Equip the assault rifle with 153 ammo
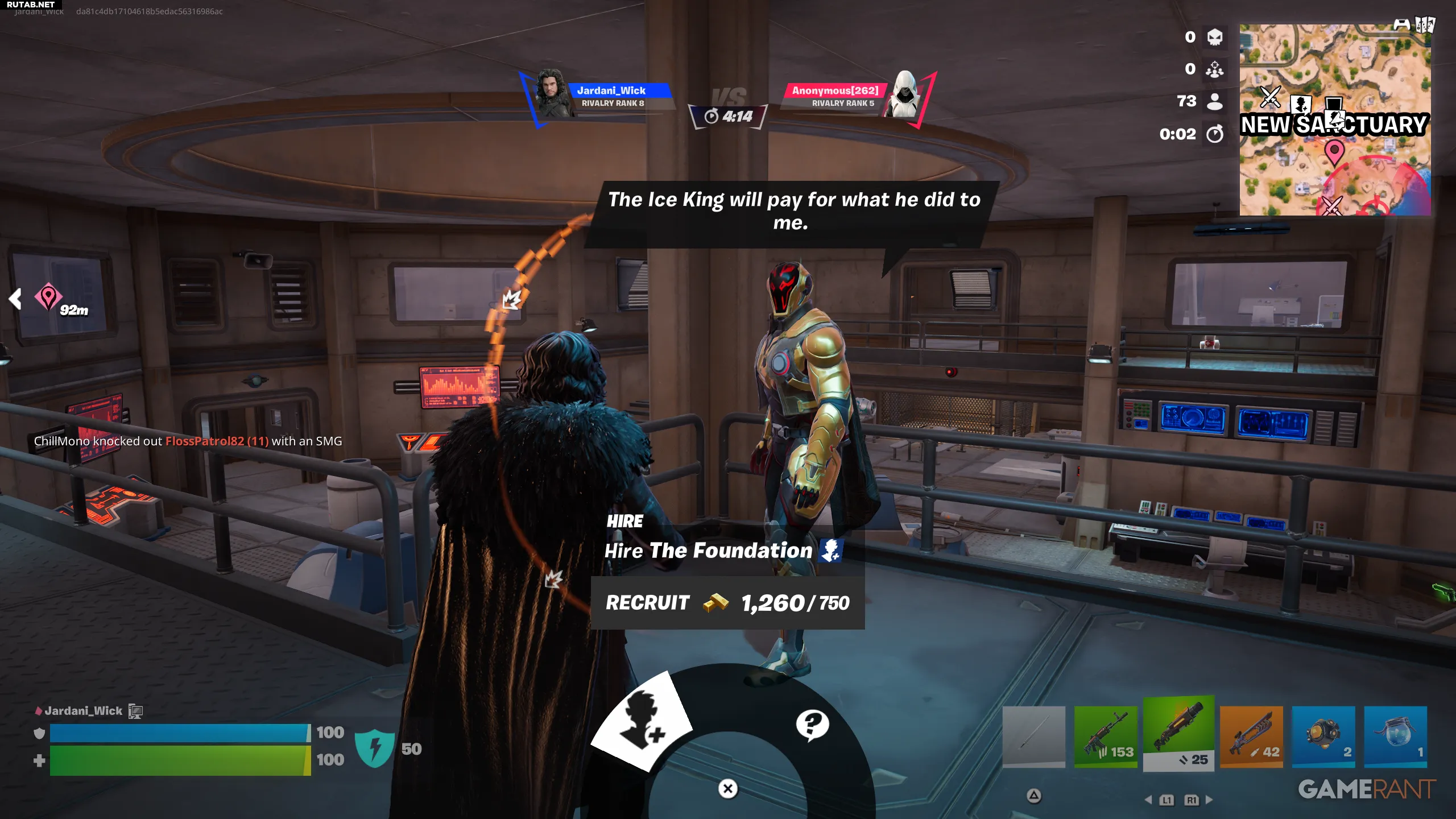 click(1106, 737)
